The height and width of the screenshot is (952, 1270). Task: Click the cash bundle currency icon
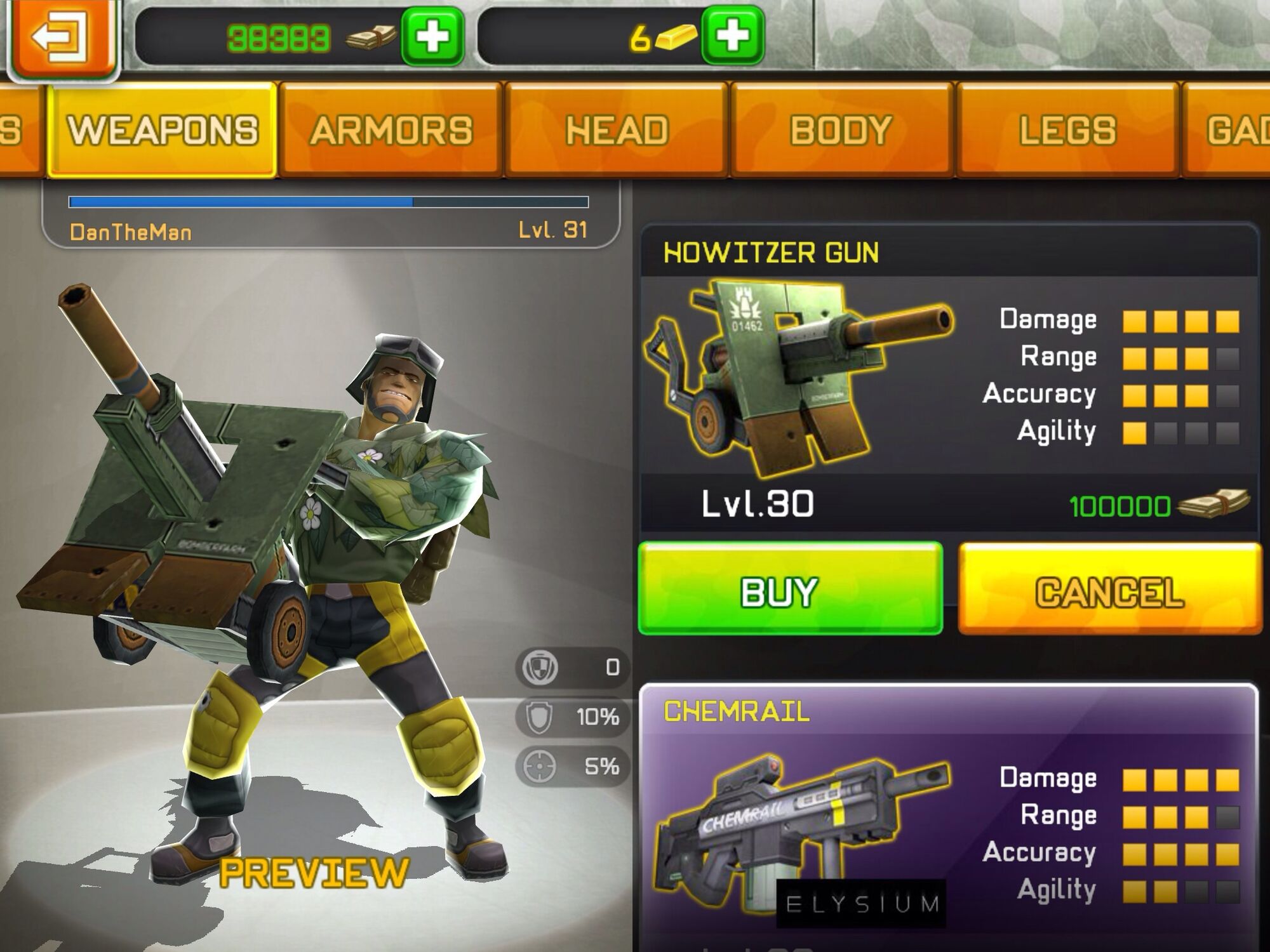point(368,36)
